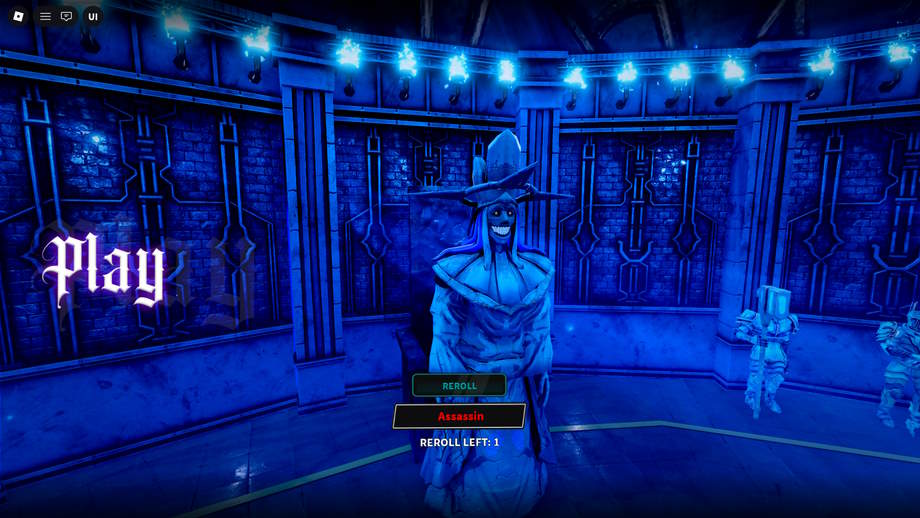Open the Roblox logo menu

point(18,16)
